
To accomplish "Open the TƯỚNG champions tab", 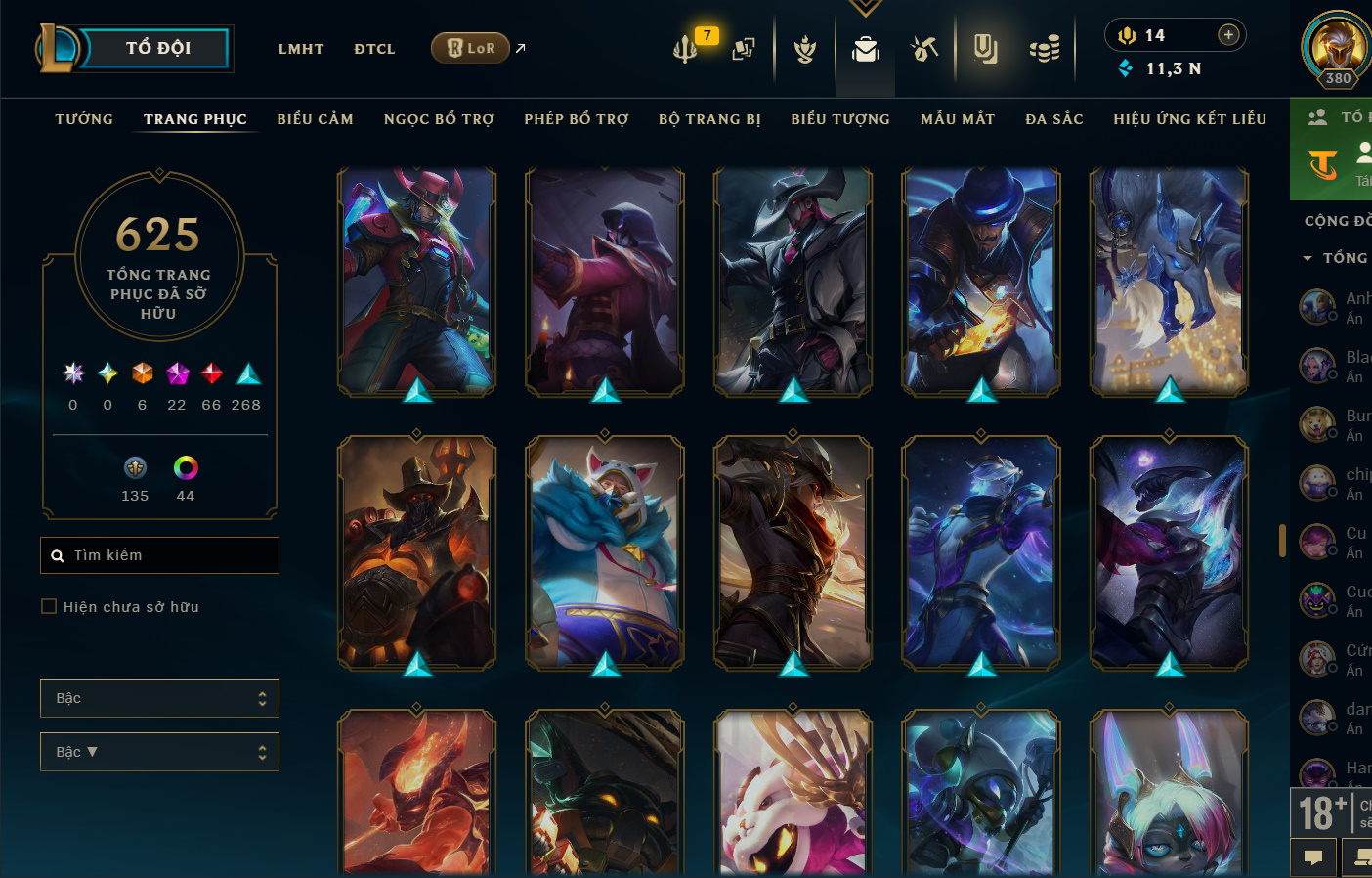I will [84, 119].
